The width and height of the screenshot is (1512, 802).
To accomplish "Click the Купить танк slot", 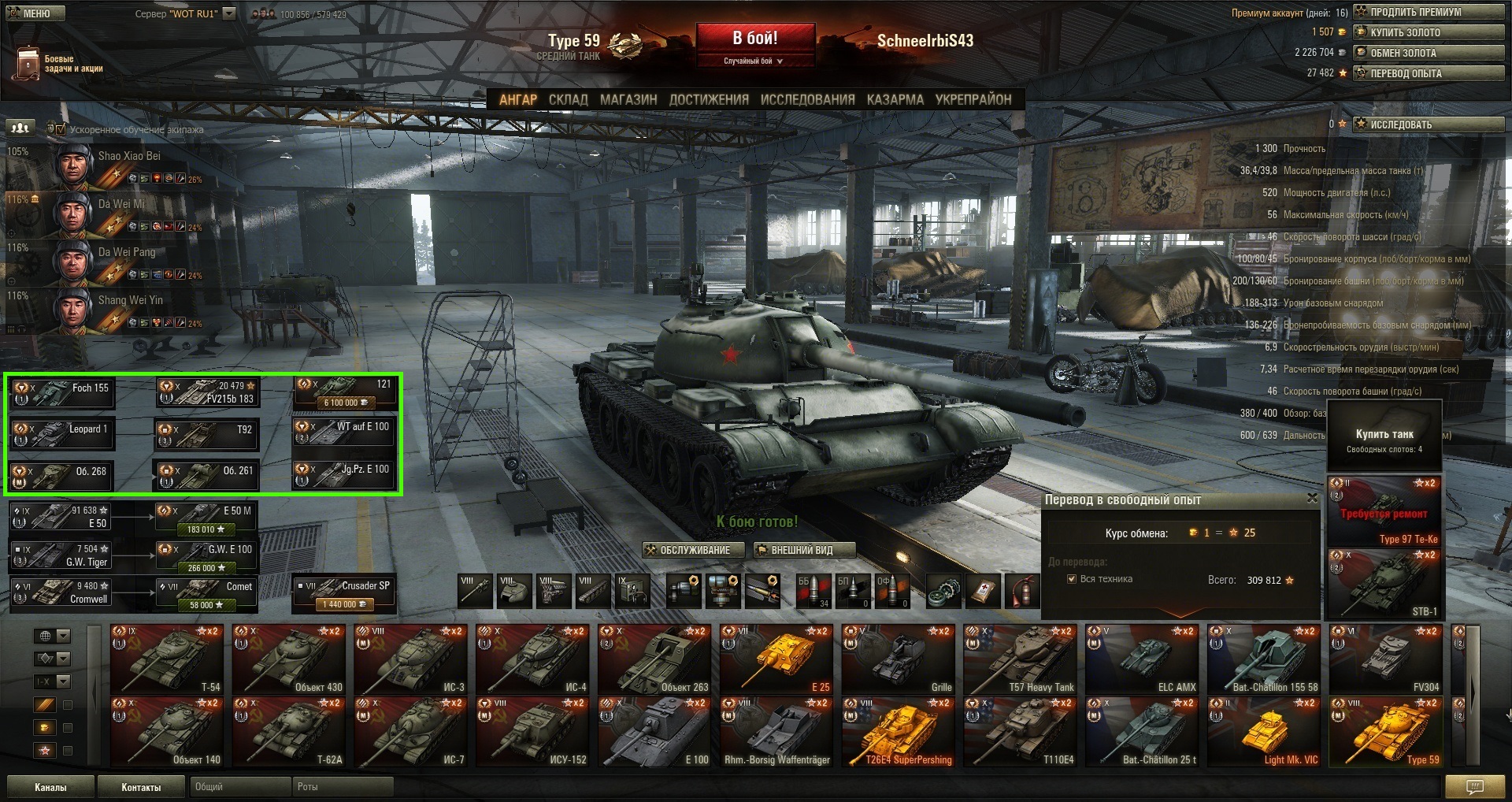I will tap(1384, 440).
